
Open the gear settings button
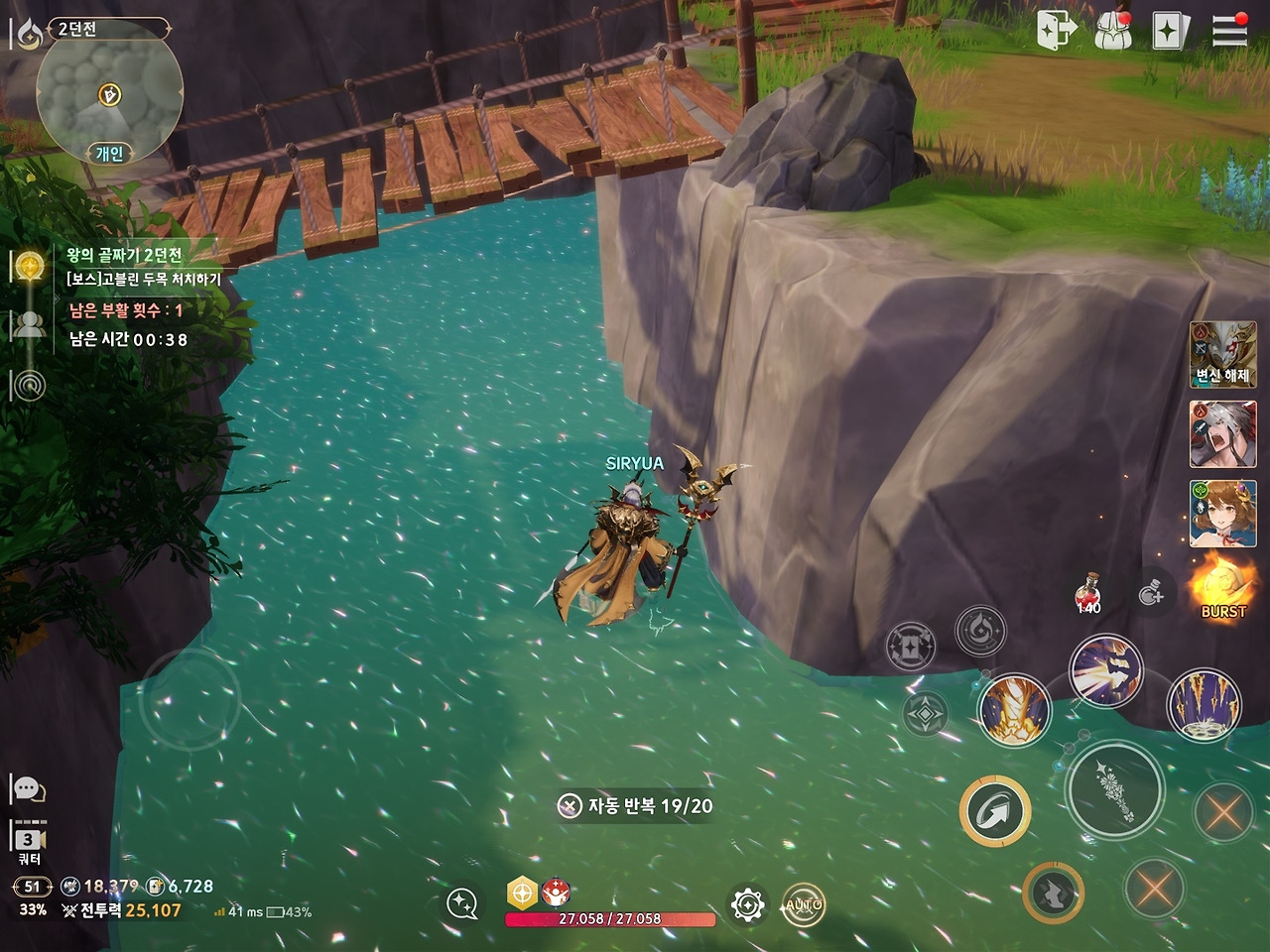[747, 904]
